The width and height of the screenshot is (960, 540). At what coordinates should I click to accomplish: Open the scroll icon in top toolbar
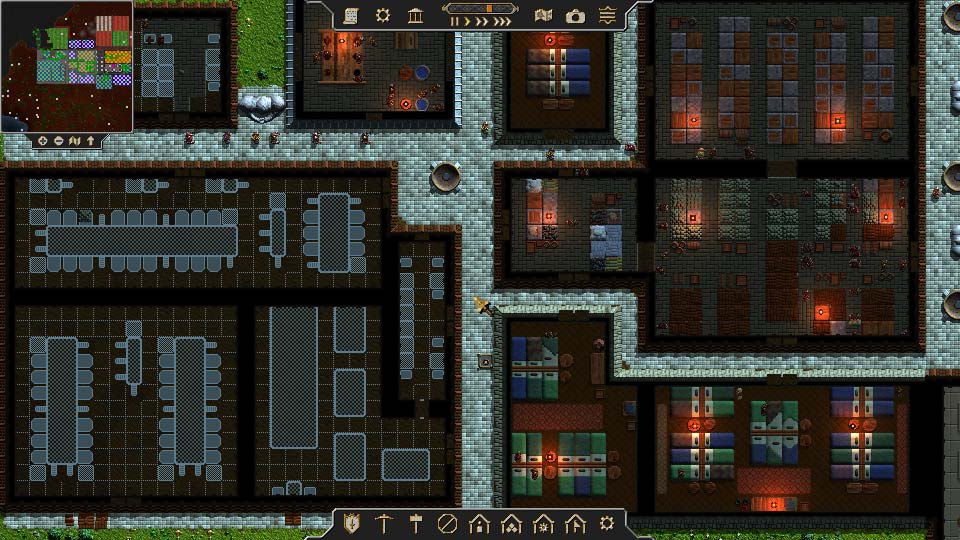pos(351,15)
